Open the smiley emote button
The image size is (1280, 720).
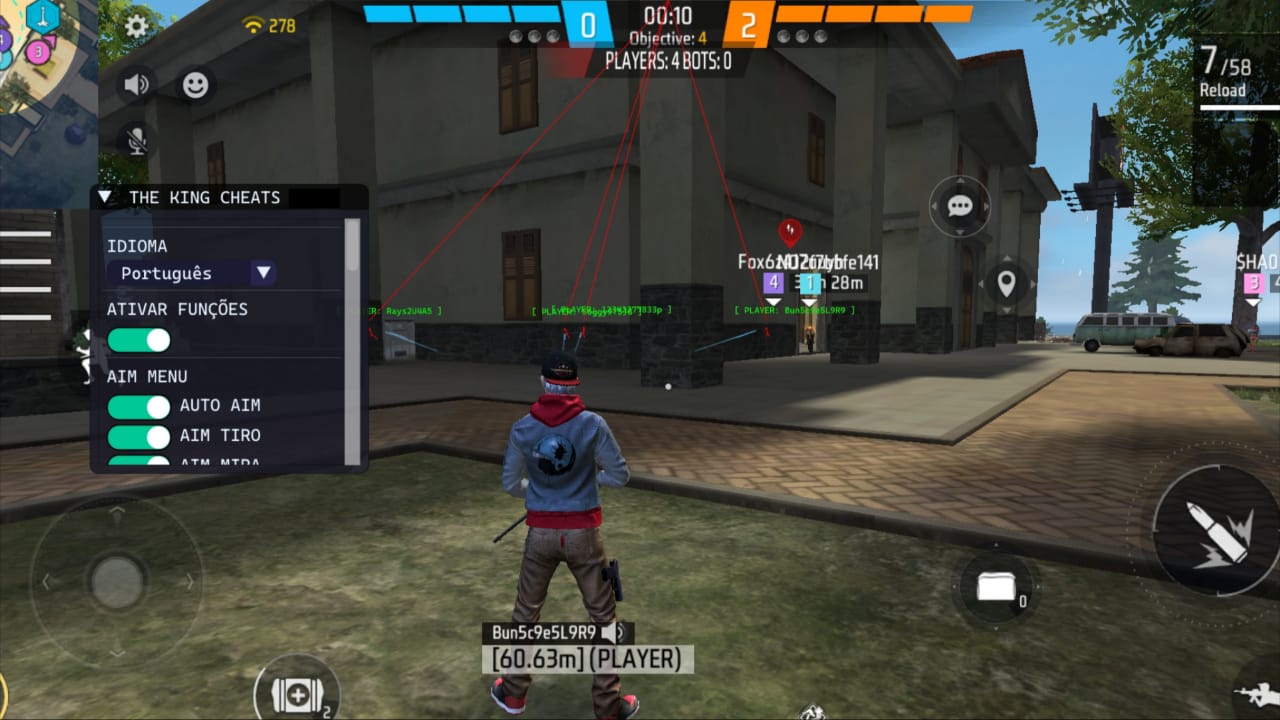(196, 85)
